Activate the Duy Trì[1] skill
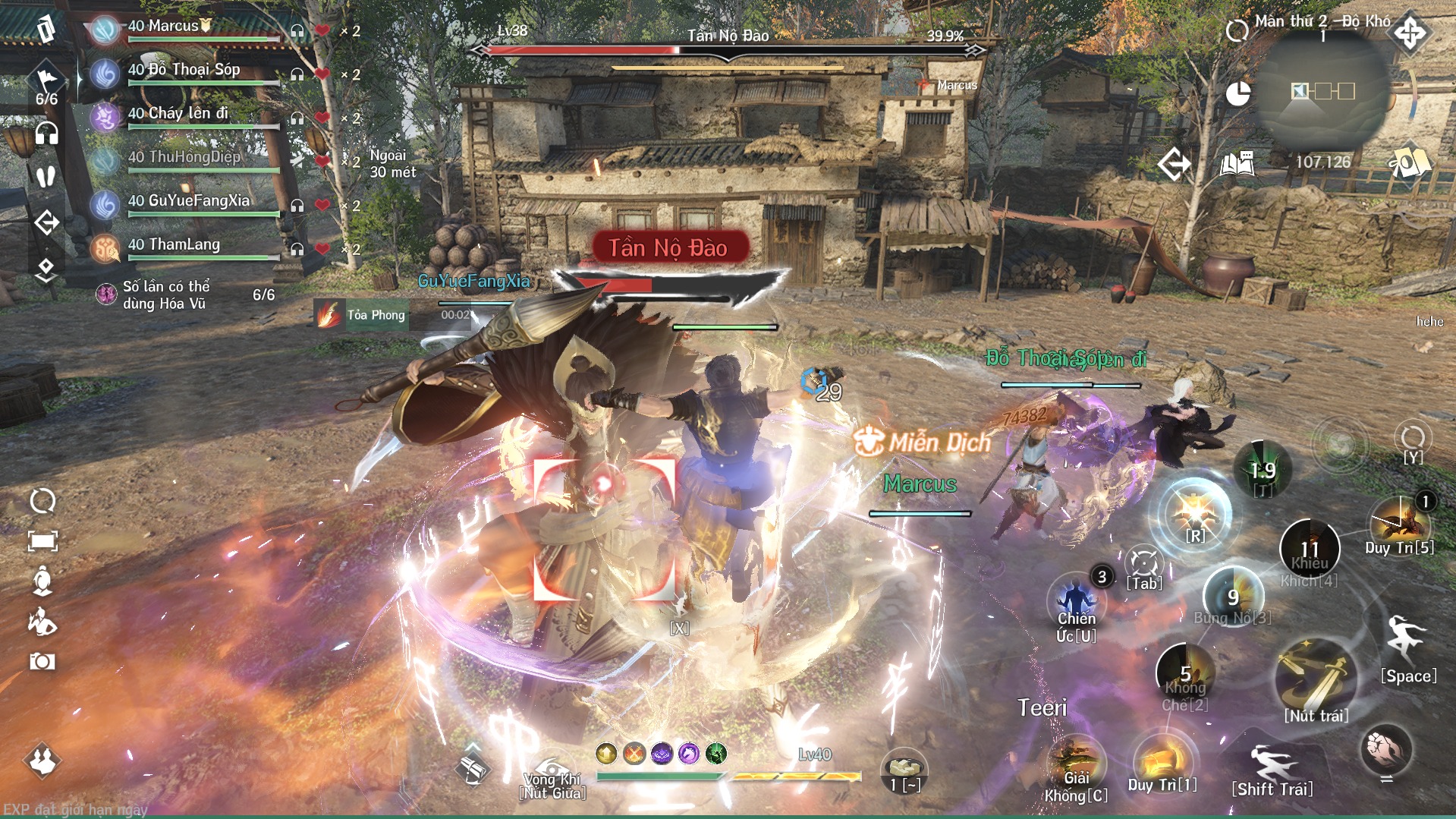This screenshot has height=819, width=1456. coord(1162,761)
